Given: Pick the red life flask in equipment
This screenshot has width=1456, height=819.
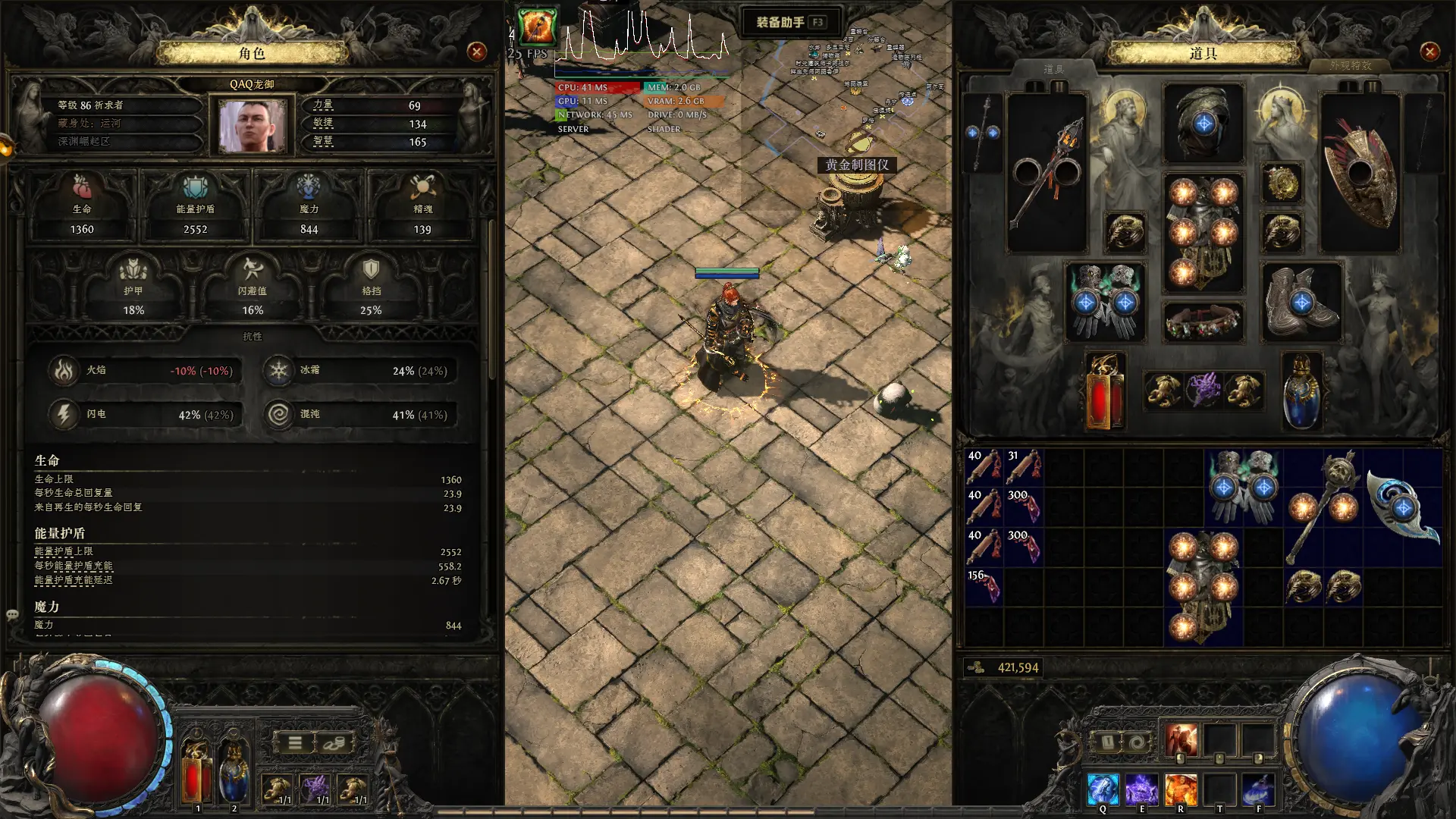Looking at the screenshot, I should [1104, 391].
